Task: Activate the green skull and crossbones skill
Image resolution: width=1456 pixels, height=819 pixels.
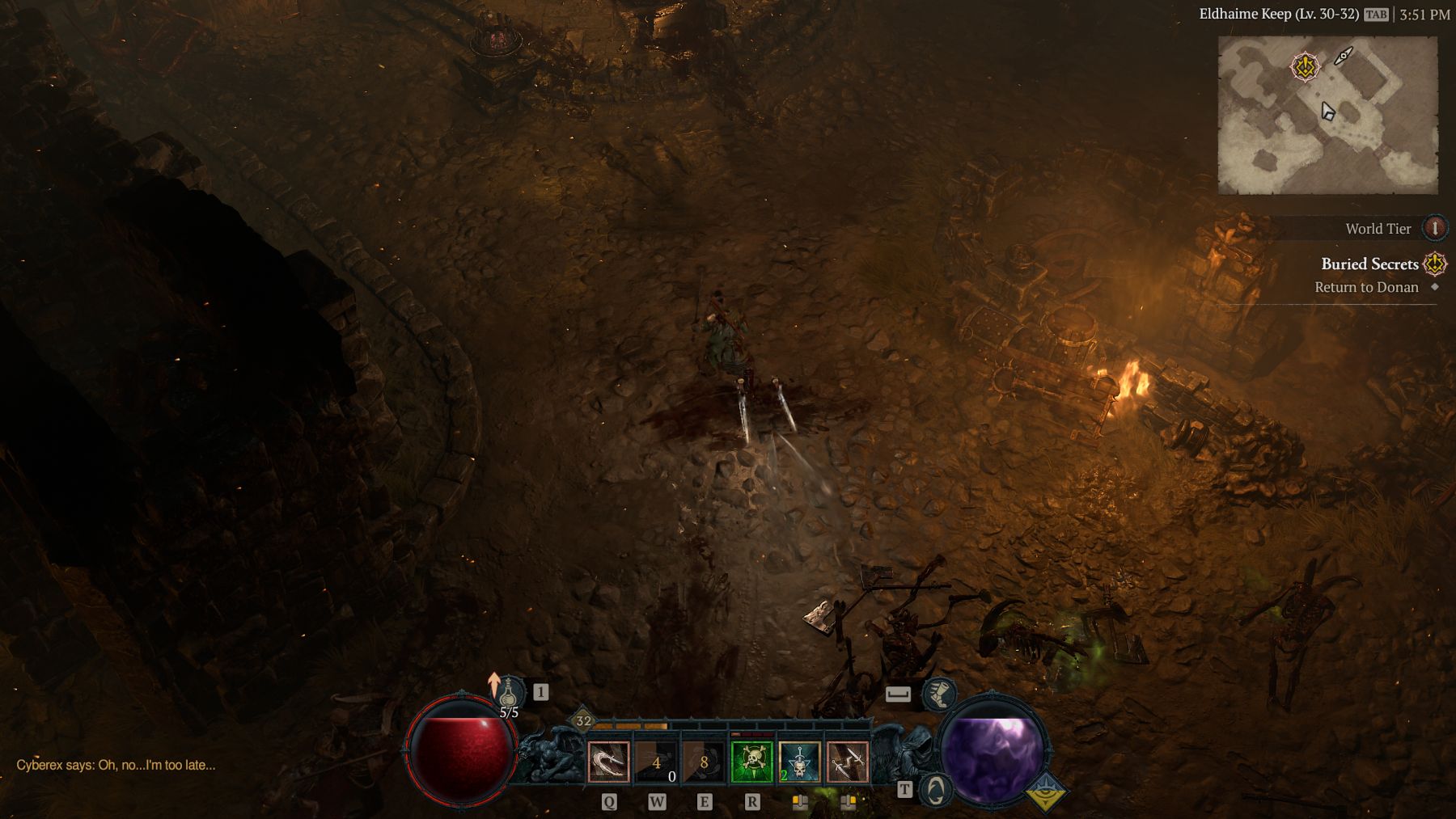Action: point(751,762)
